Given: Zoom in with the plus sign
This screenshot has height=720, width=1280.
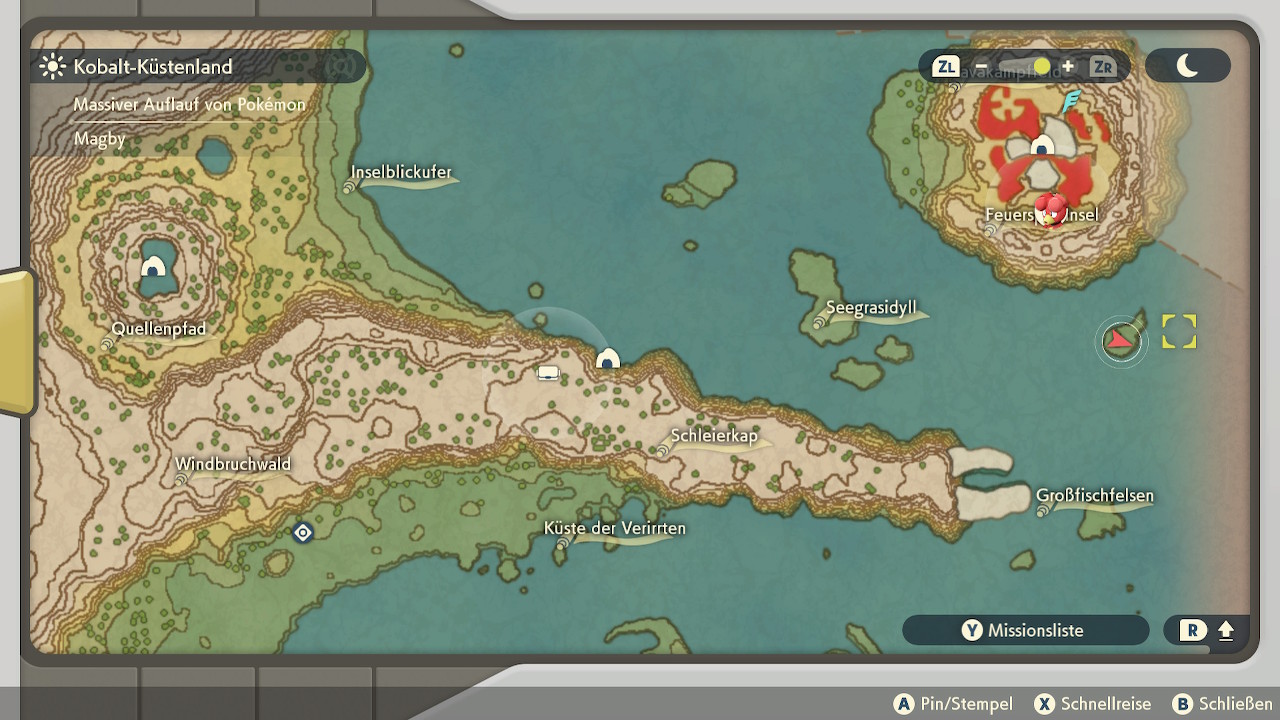Looking at the screenshot, I should tap(1068, 67).
